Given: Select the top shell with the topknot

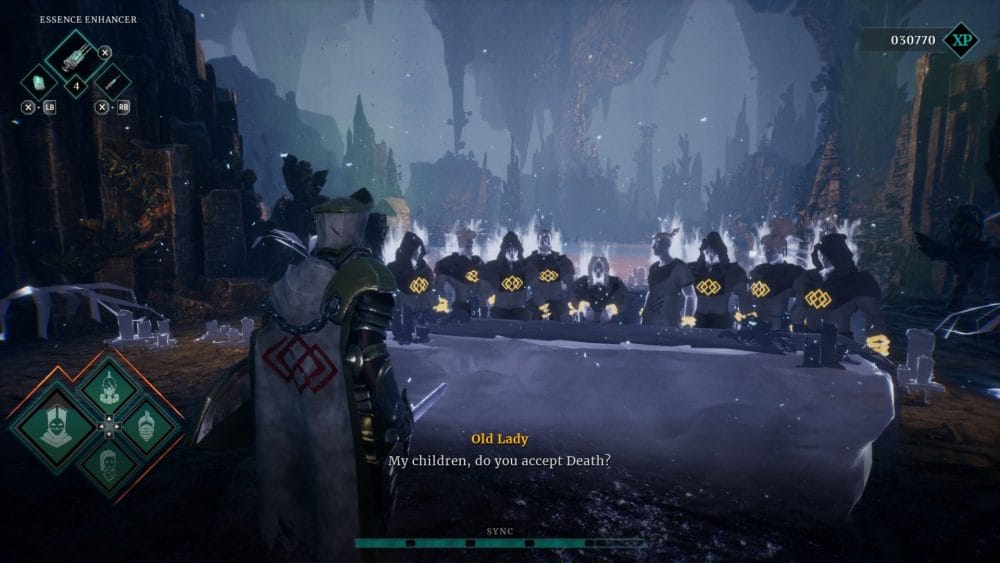Looking at the screenshot, I should [108, 386].
